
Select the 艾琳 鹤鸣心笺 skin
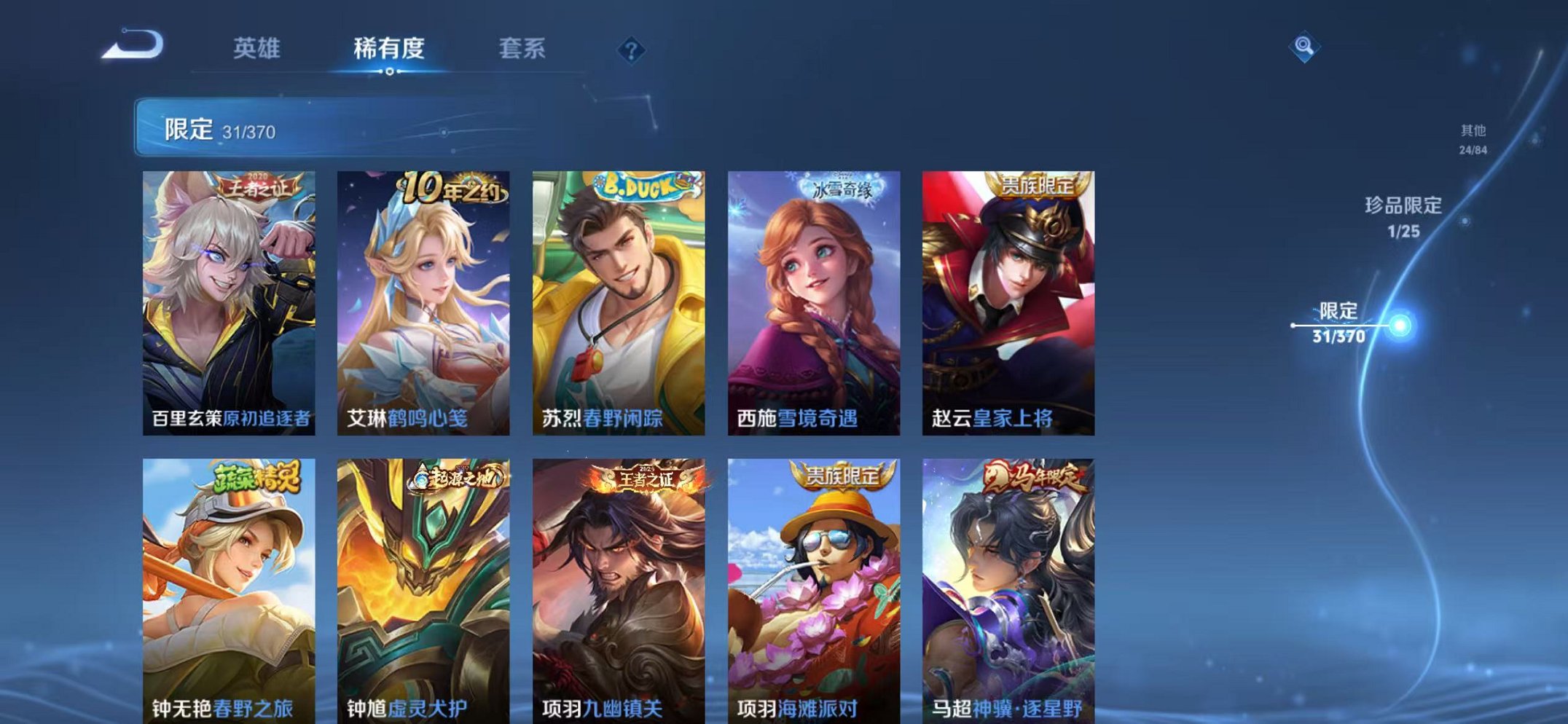pyautogui.click(x=423, y=291)
